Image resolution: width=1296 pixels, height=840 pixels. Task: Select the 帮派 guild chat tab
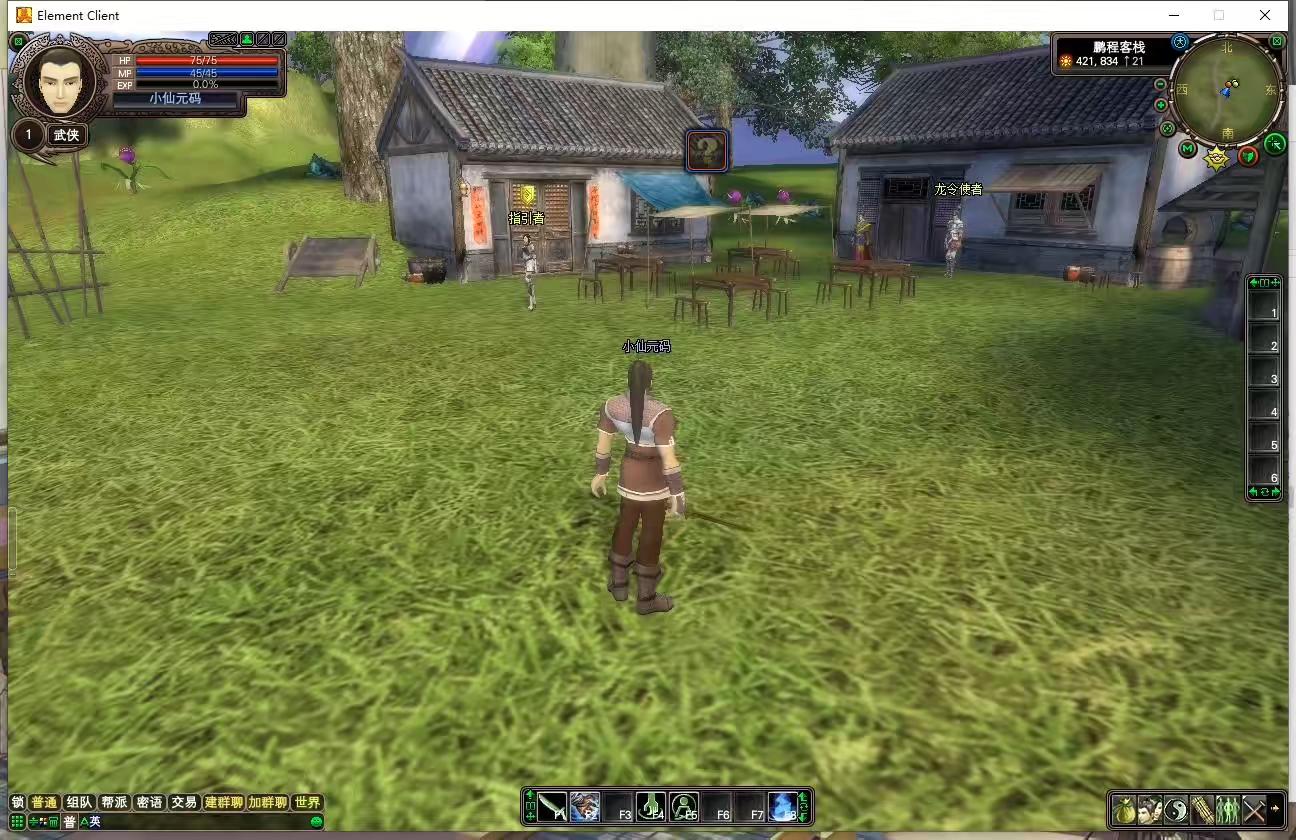[114, 802]
